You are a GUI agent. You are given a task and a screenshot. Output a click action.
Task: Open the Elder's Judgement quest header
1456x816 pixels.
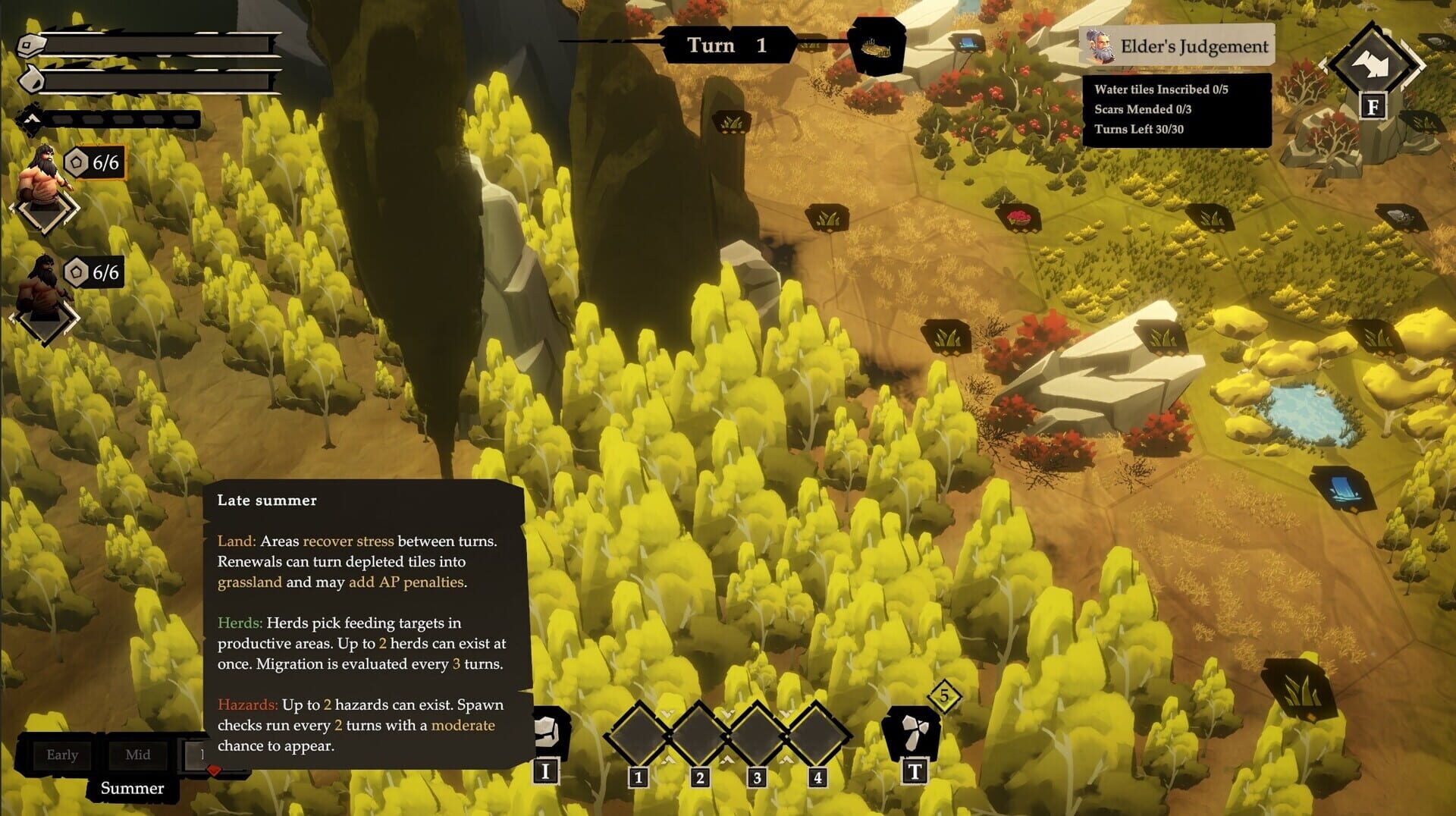[1176, 47]
